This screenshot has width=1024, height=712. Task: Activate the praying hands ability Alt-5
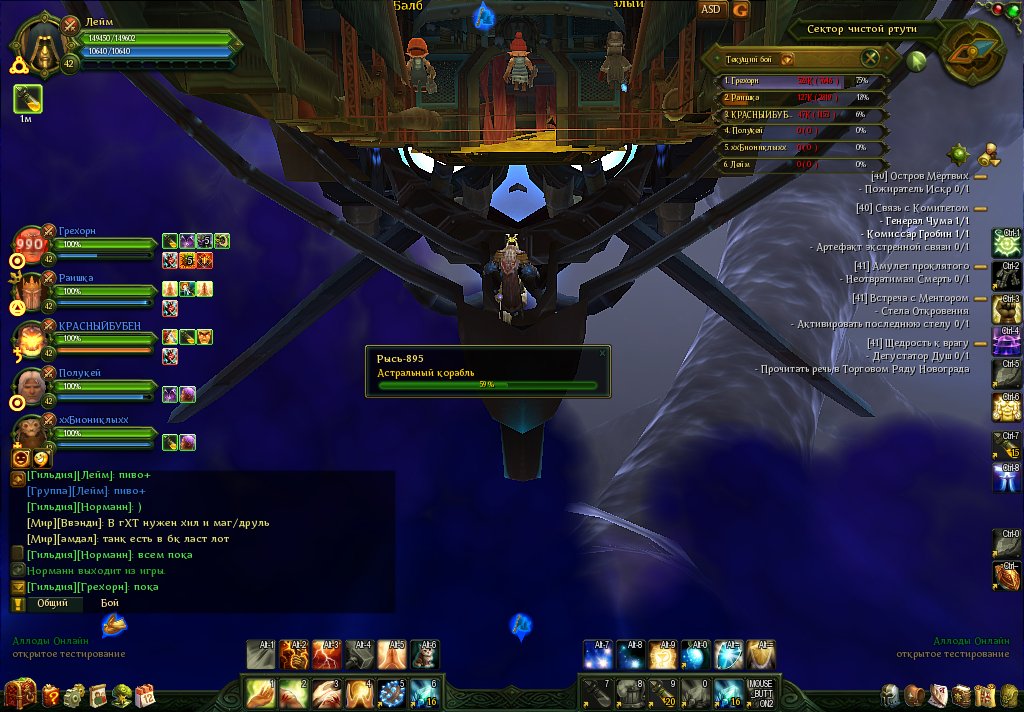(x=394, y=654)
